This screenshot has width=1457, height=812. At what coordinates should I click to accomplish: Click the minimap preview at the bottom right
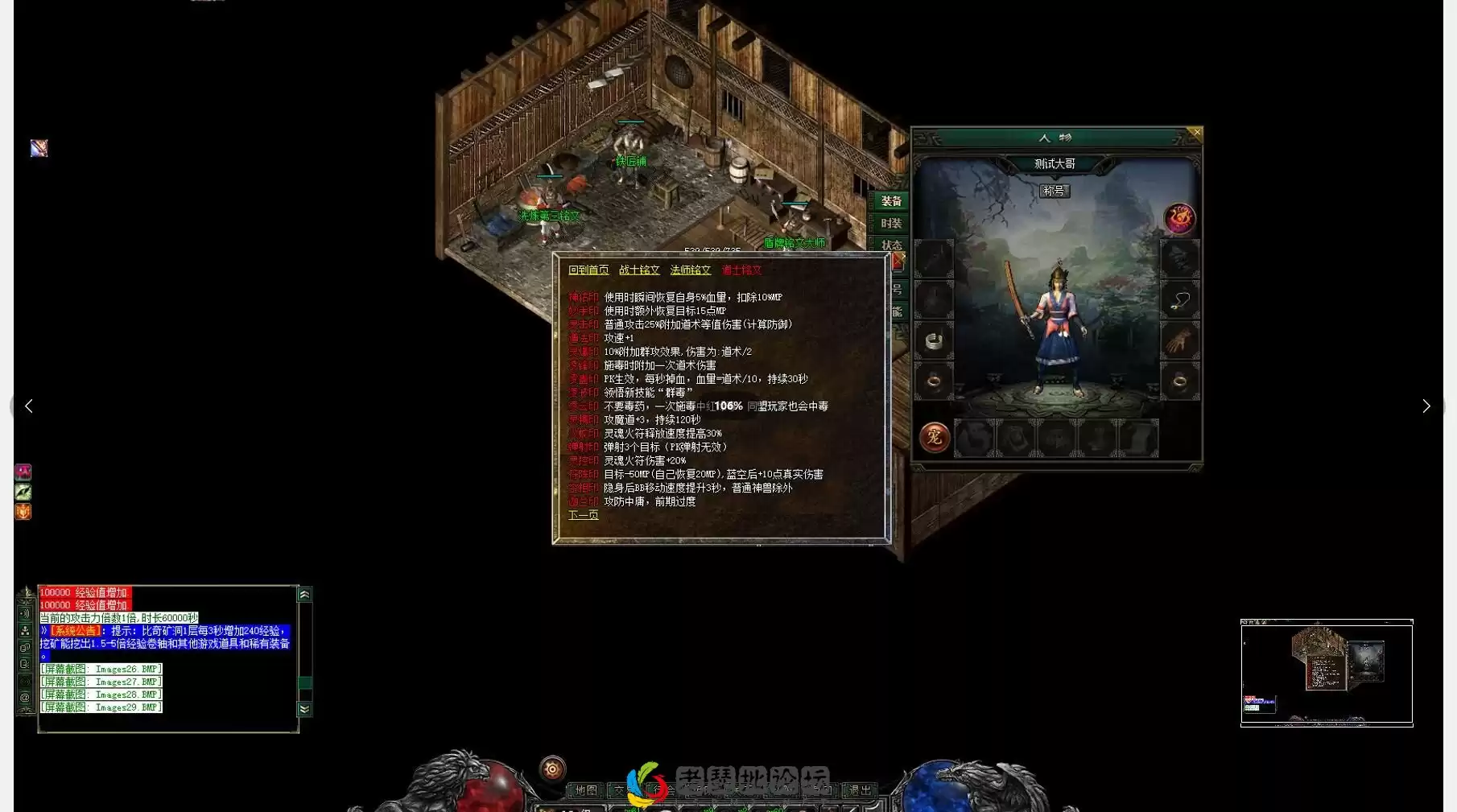pyautogui.click(x=1326, y=674)
